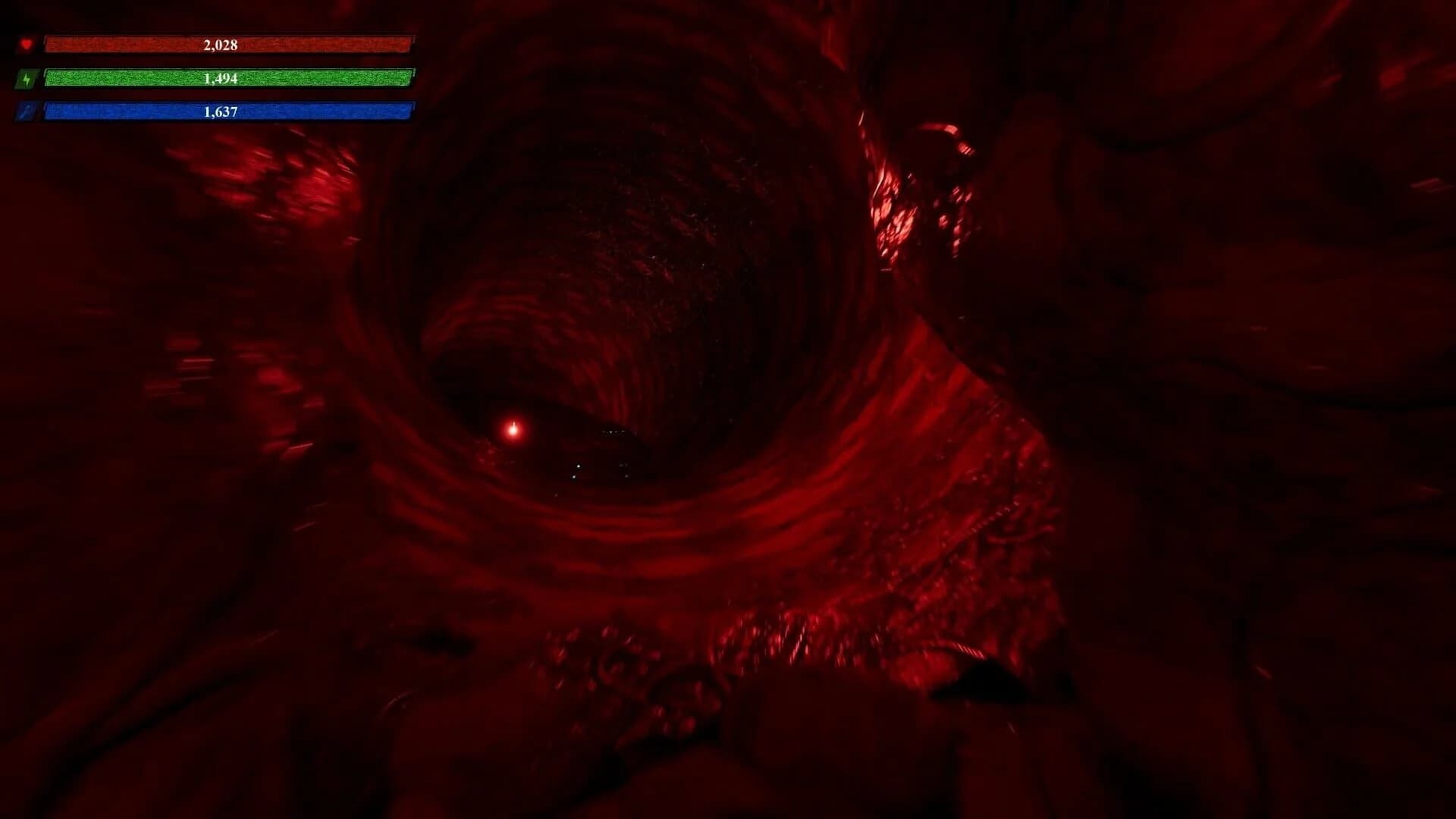Click the 1,637 mana value text
Image resolution: width=1456 pixels, height=819 pixels.
point(220,110)
